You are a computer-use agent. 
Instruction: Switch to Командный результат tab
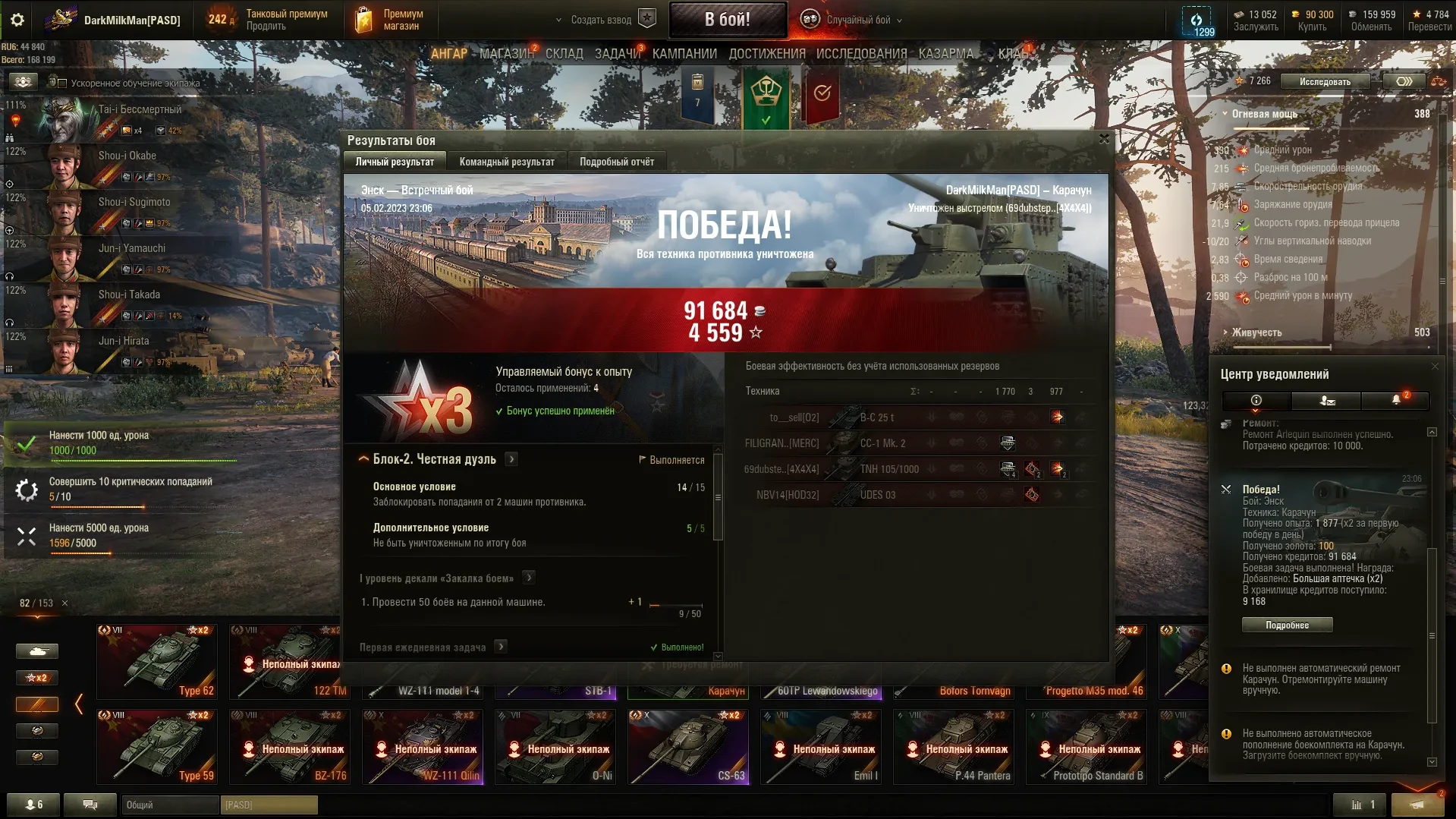pyautogui.click(x=507, y=162)
